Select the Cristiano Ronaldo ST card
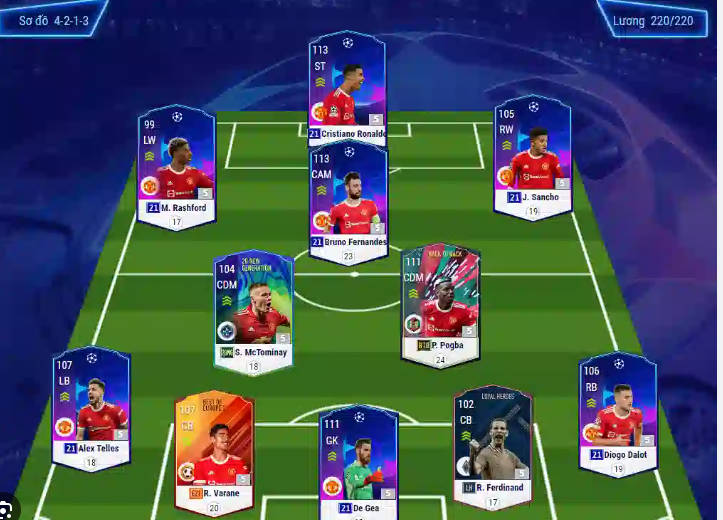 click(347, 88)
